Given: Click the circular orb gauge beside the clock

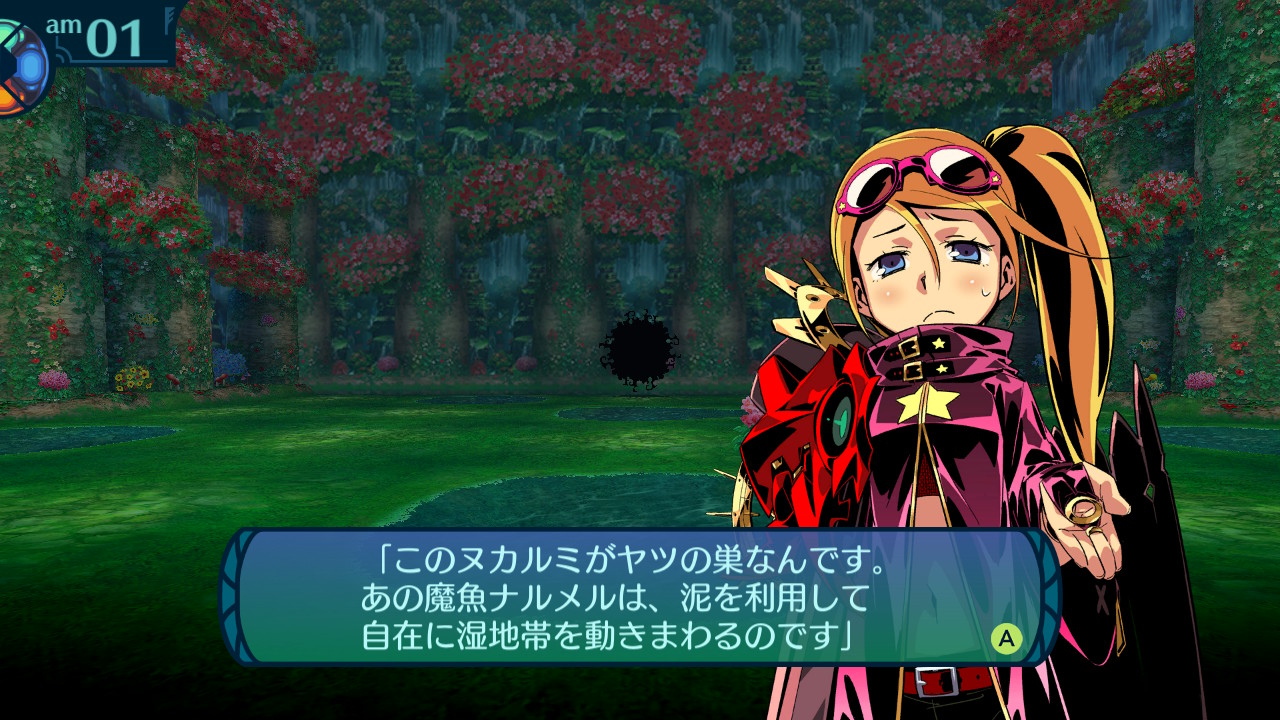Looking at the screenshot, I should point(20,68).
